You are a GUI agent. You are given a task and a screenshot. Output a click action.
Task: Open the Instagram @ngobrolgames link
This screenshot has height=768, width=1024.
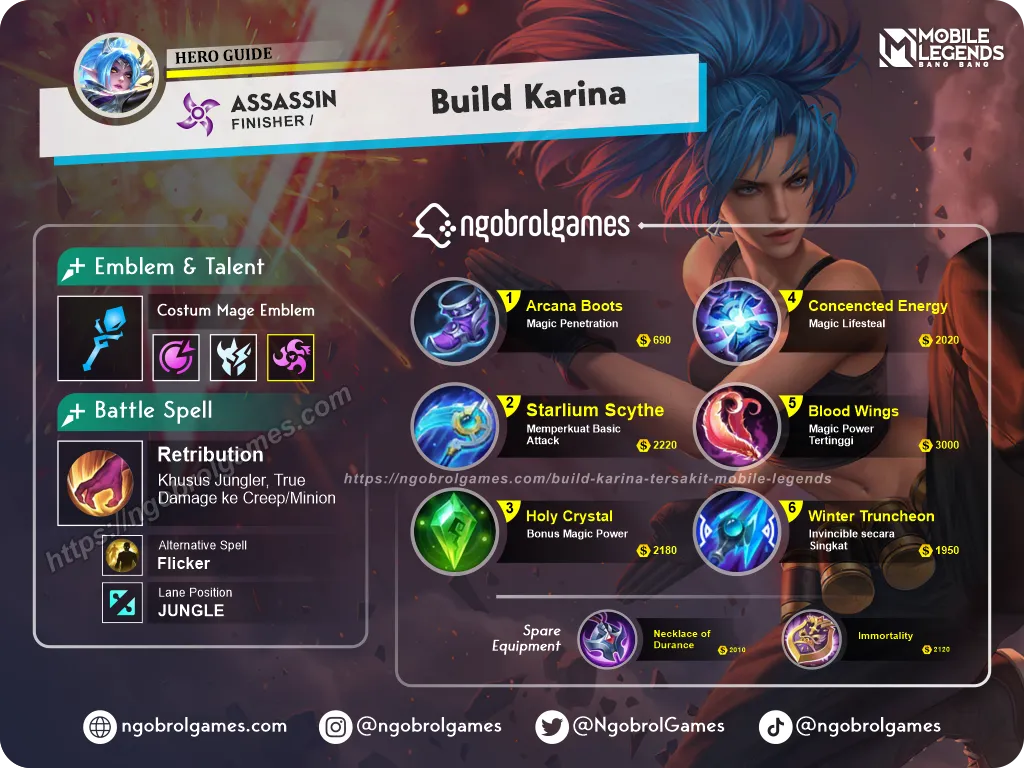[410, 727]
